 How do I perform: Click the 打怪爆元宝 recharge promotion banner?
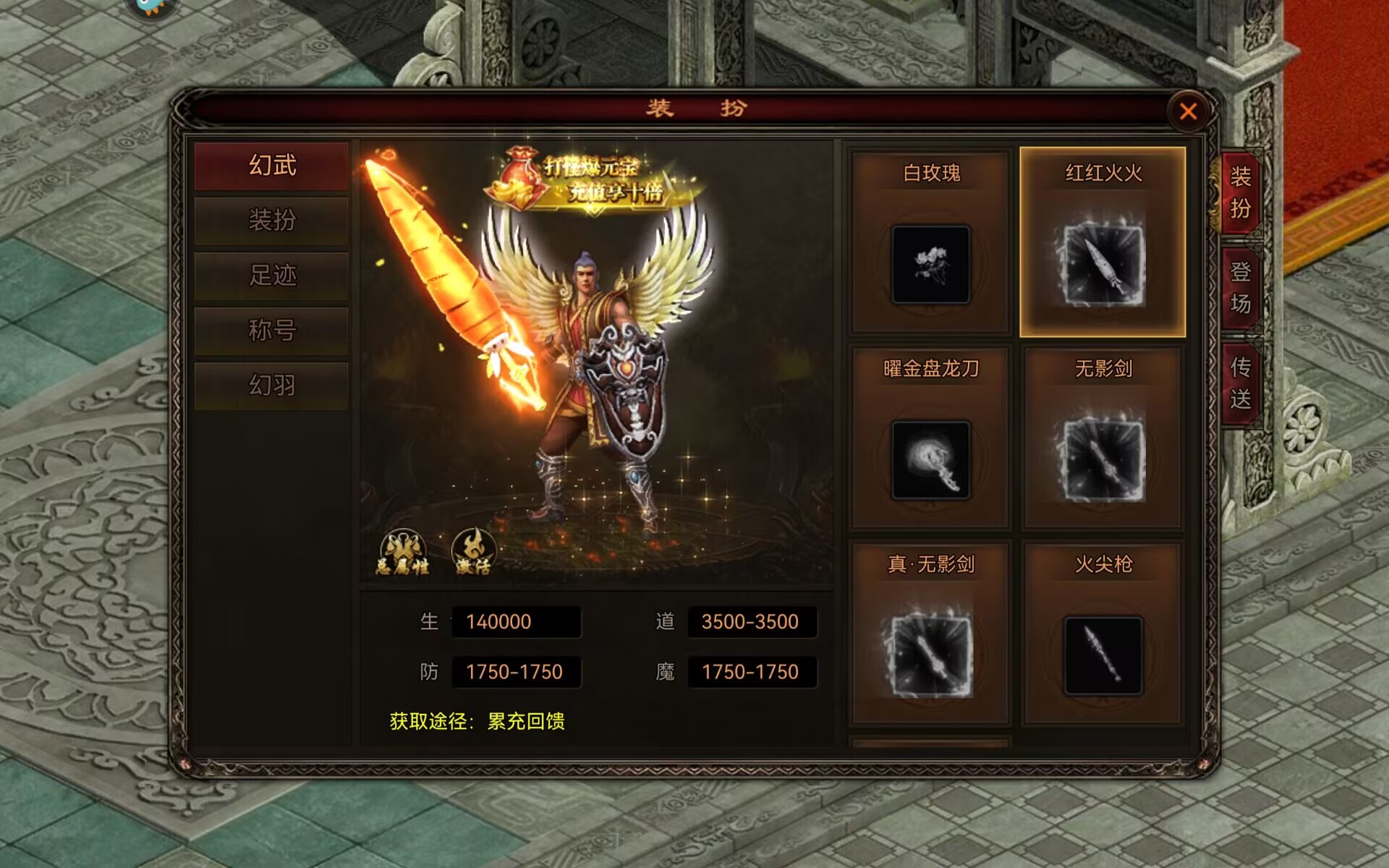pyautogui.click(x=593, y=181)
